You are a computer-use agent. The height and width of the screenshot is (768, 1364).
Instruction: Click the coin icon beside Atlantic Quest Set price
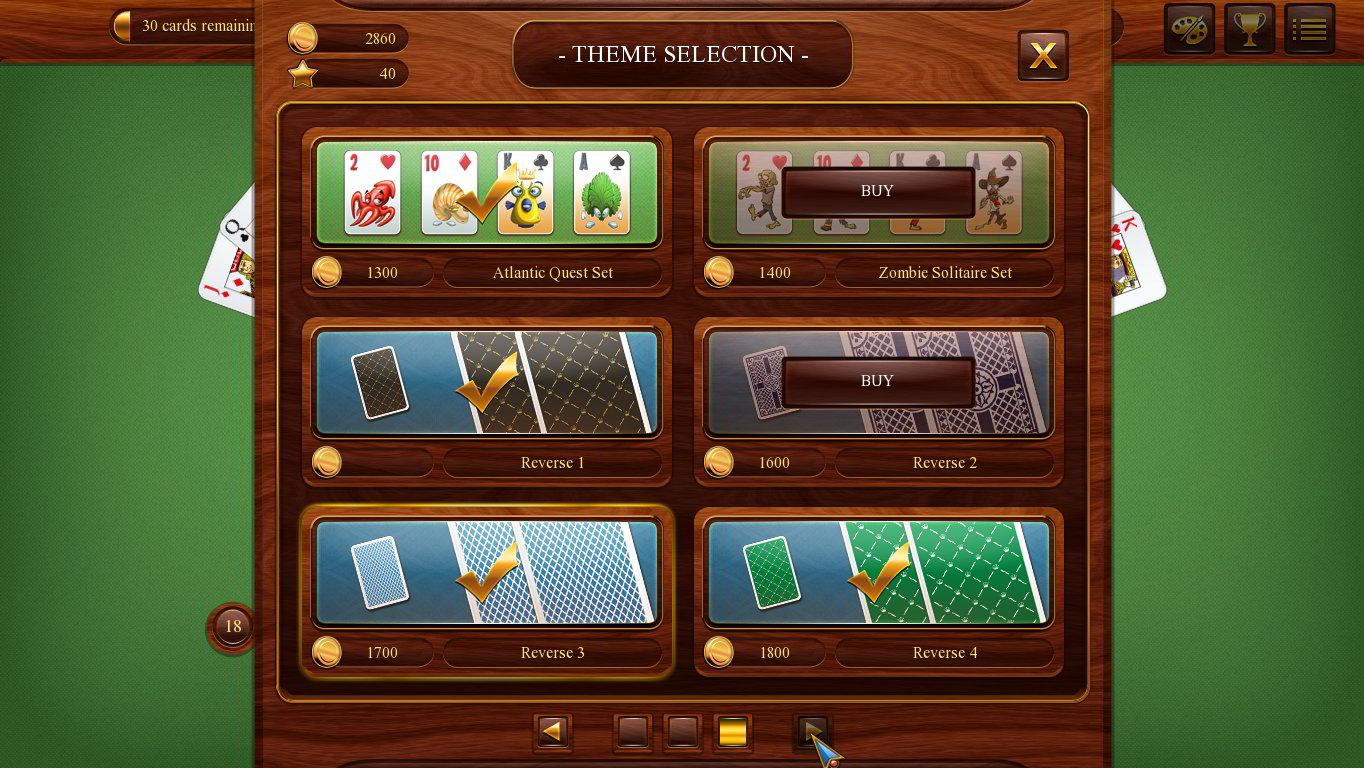tap(326, 272)
